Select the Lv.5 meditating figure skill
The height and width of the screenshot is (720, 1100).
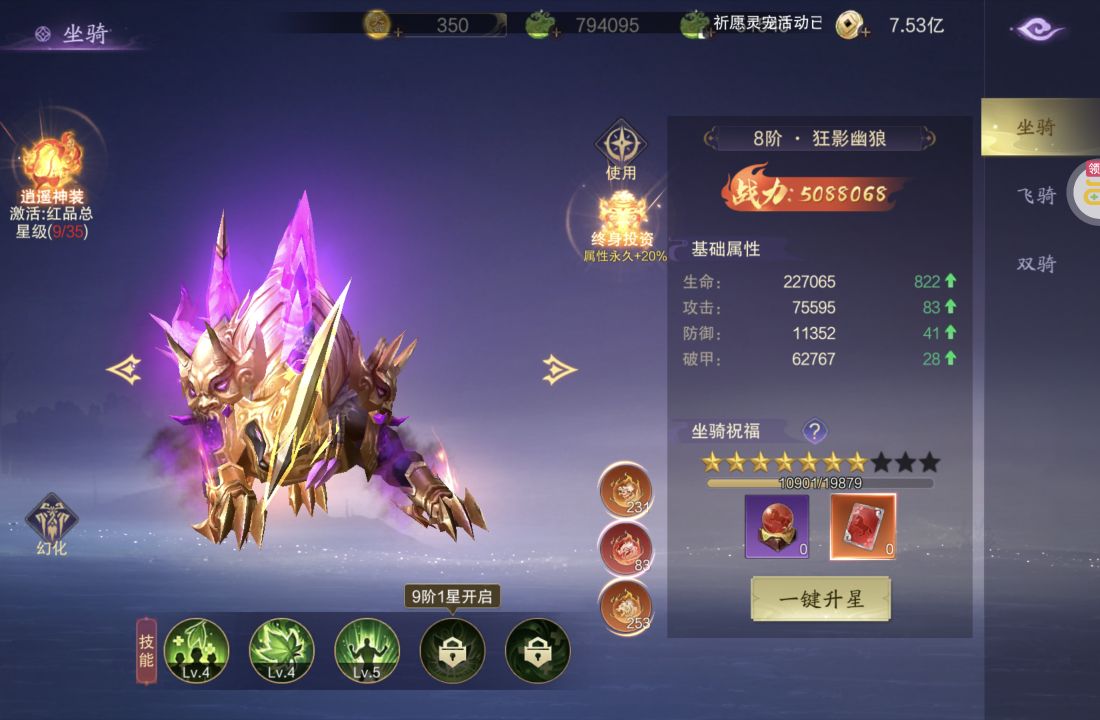click(x=367, y=650)
